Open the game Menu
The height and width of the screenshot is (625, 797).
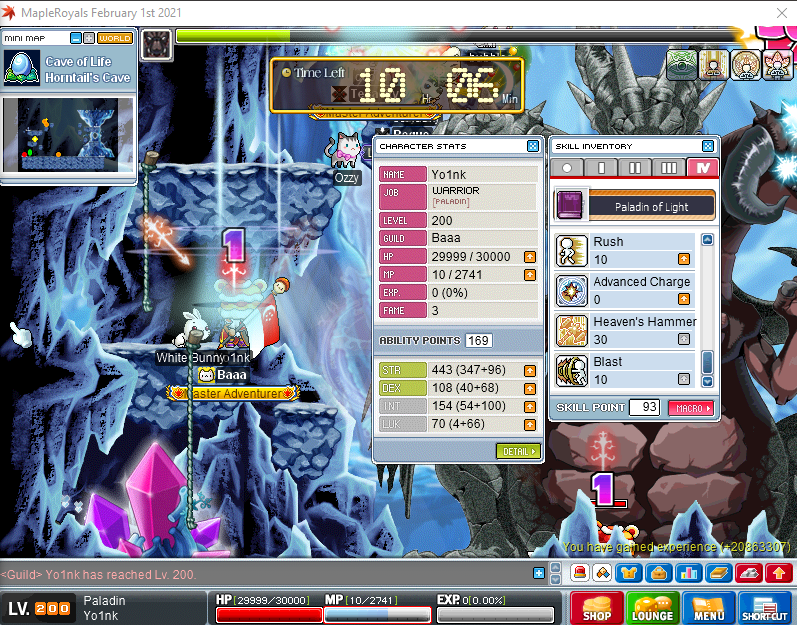(708, 609)
